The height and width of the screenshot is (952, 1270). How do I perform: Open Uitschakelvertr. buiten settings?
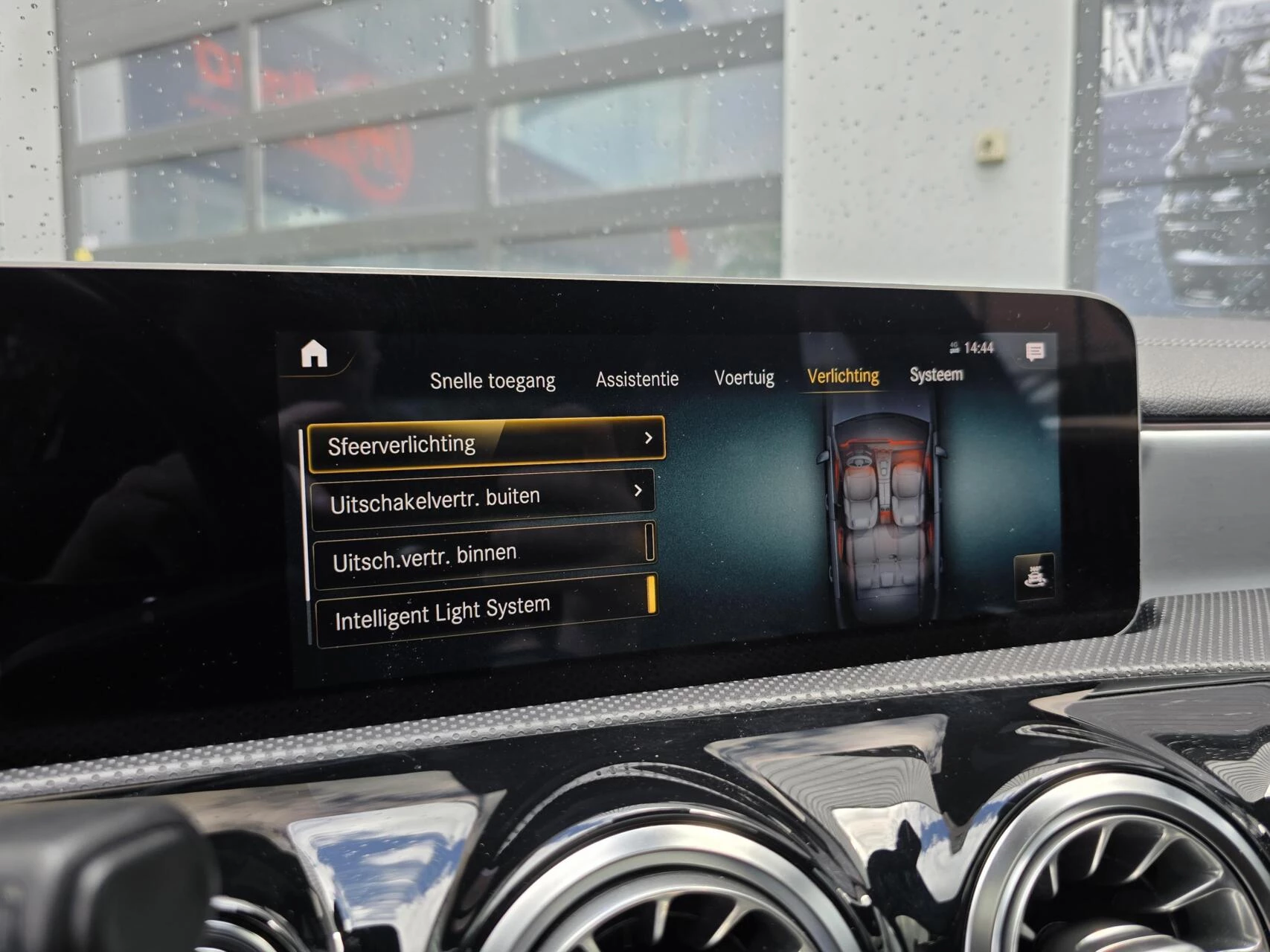click(x=483, y=498)
